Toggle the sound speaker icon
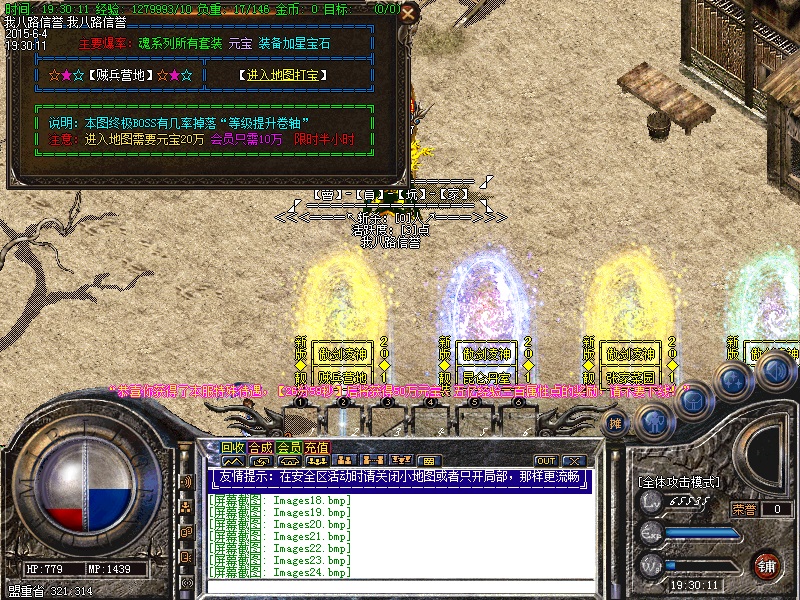Screen dimensions: 800x600 [773, 370]
